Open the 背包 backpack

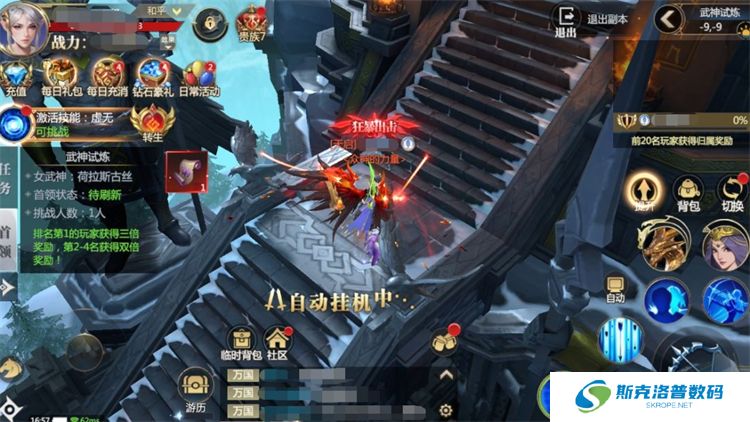click(x=688, y=191)
